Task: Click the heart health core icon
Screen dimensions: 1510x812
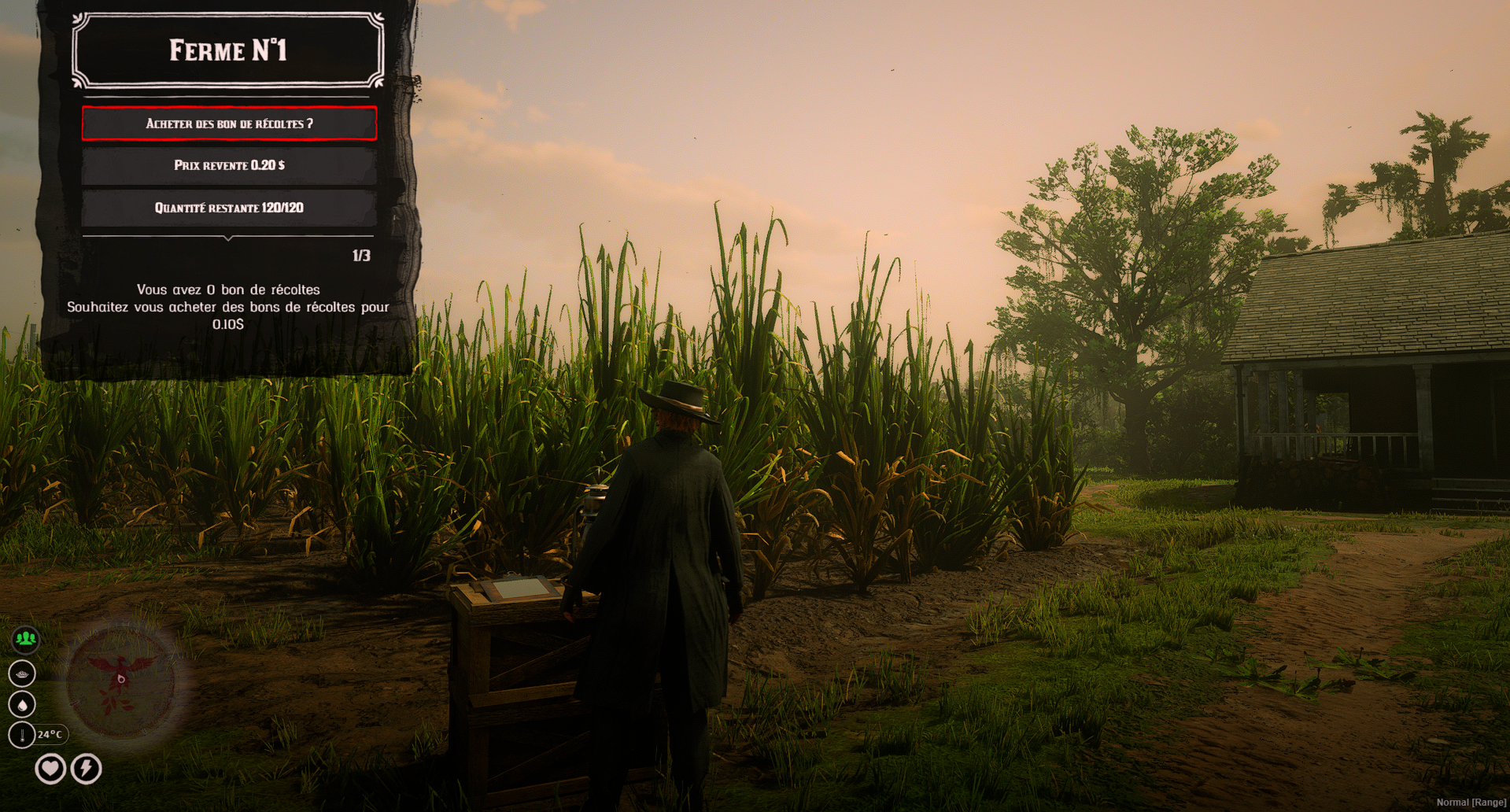Action: (50, 768)
